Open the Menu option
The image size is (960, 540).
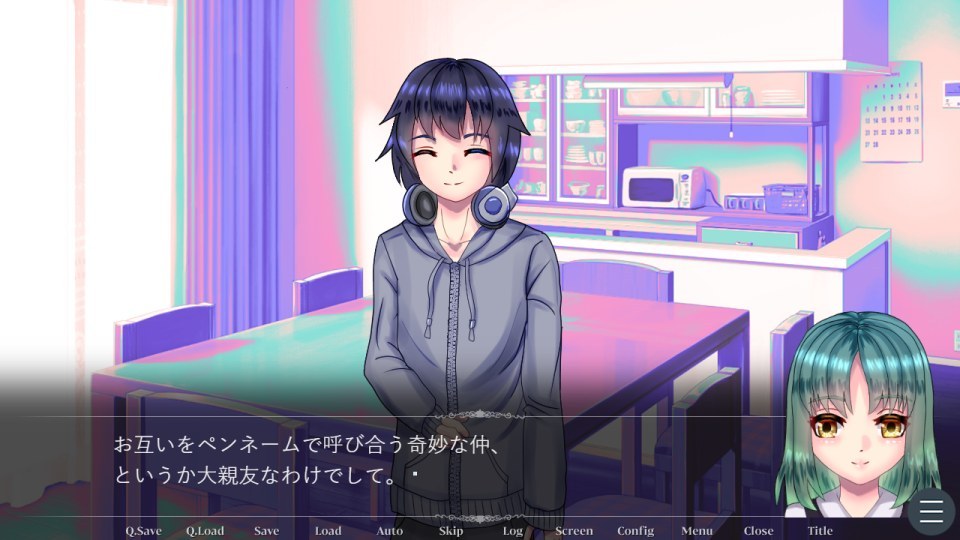(697, 531)
